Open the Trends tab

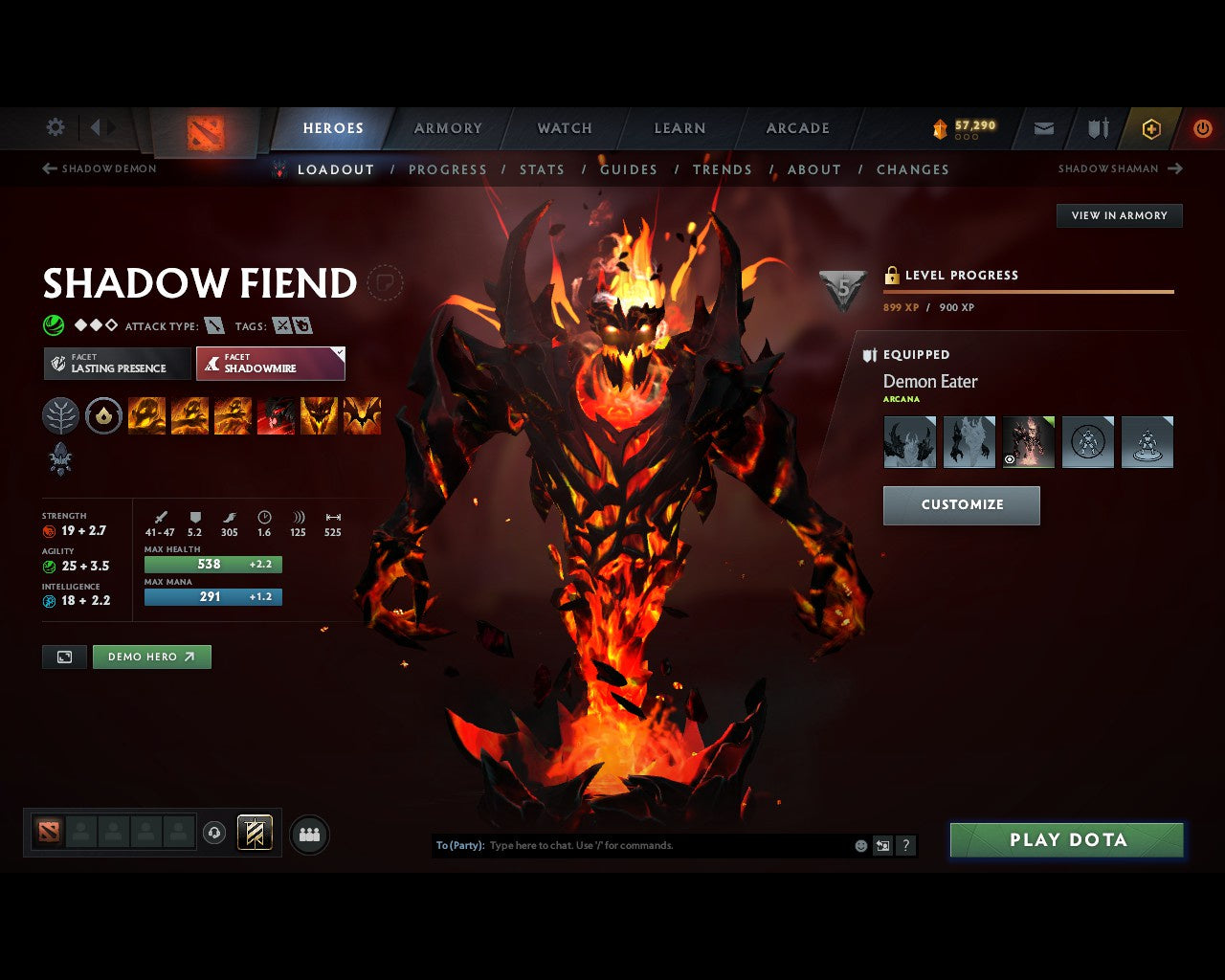(724, 169)
